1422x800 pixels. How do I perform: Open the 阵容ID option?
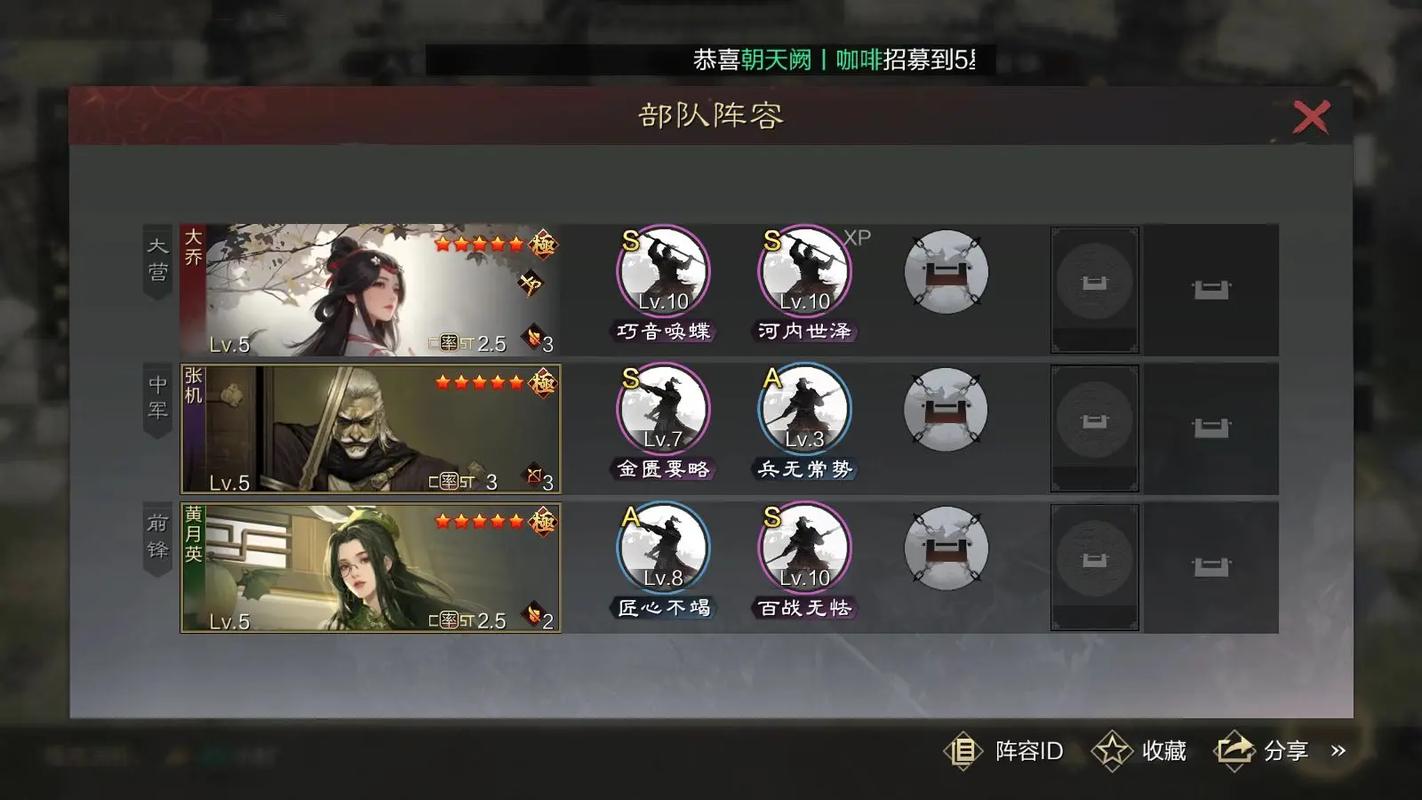click(x=1013, y=750)
